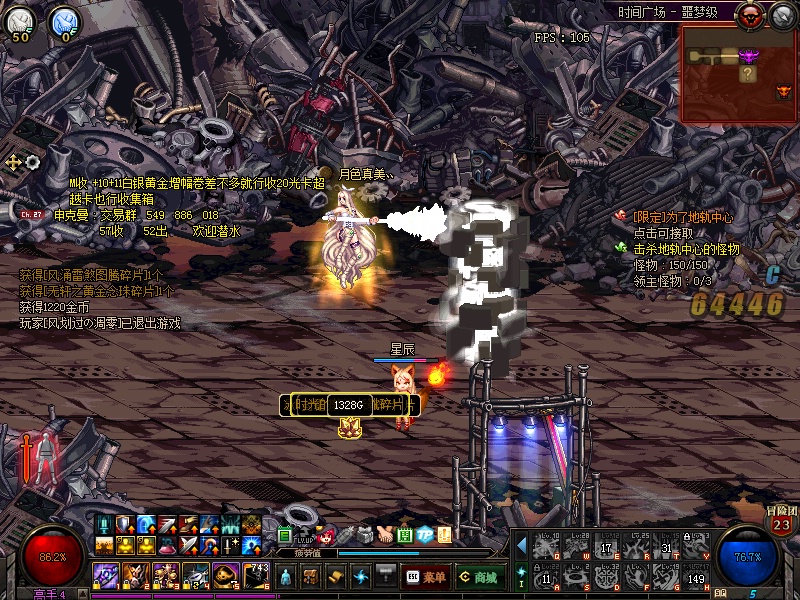Open the limited quest 为了地轨中心 tracker

680,217
